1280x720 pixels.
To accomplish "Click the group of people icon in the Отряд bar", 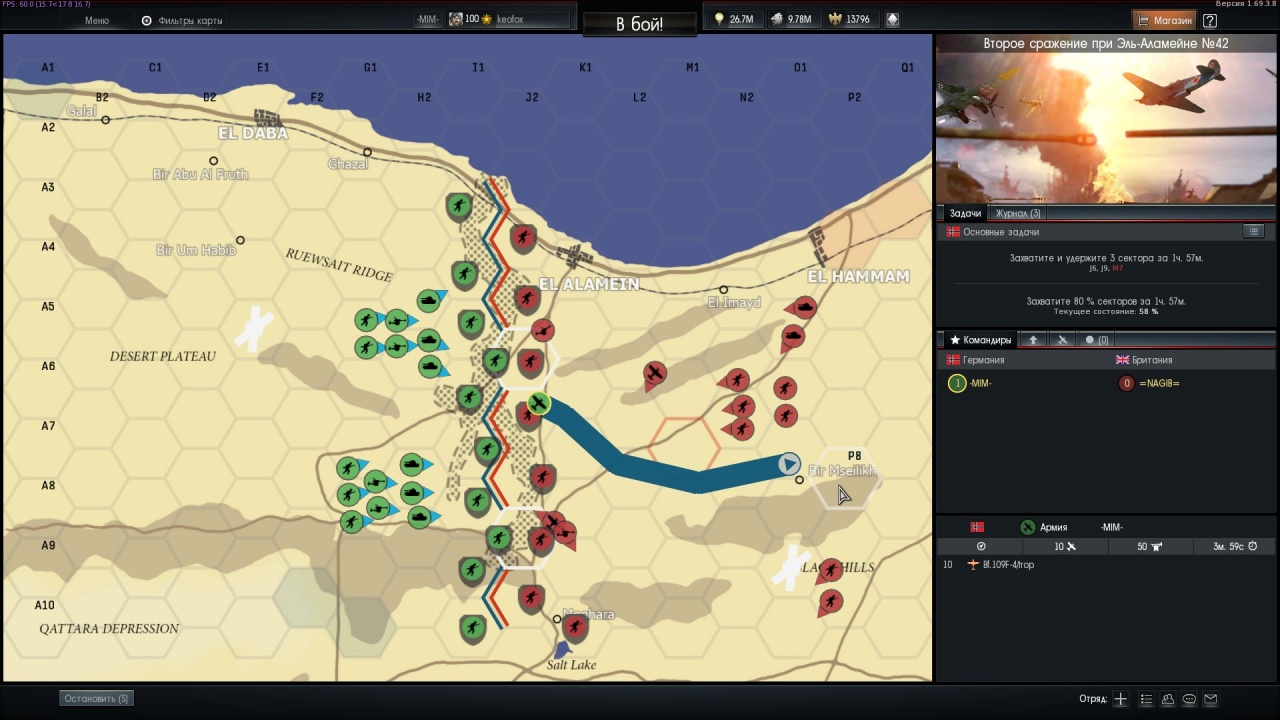I will pyautogui.click(x=1167, y=699).
